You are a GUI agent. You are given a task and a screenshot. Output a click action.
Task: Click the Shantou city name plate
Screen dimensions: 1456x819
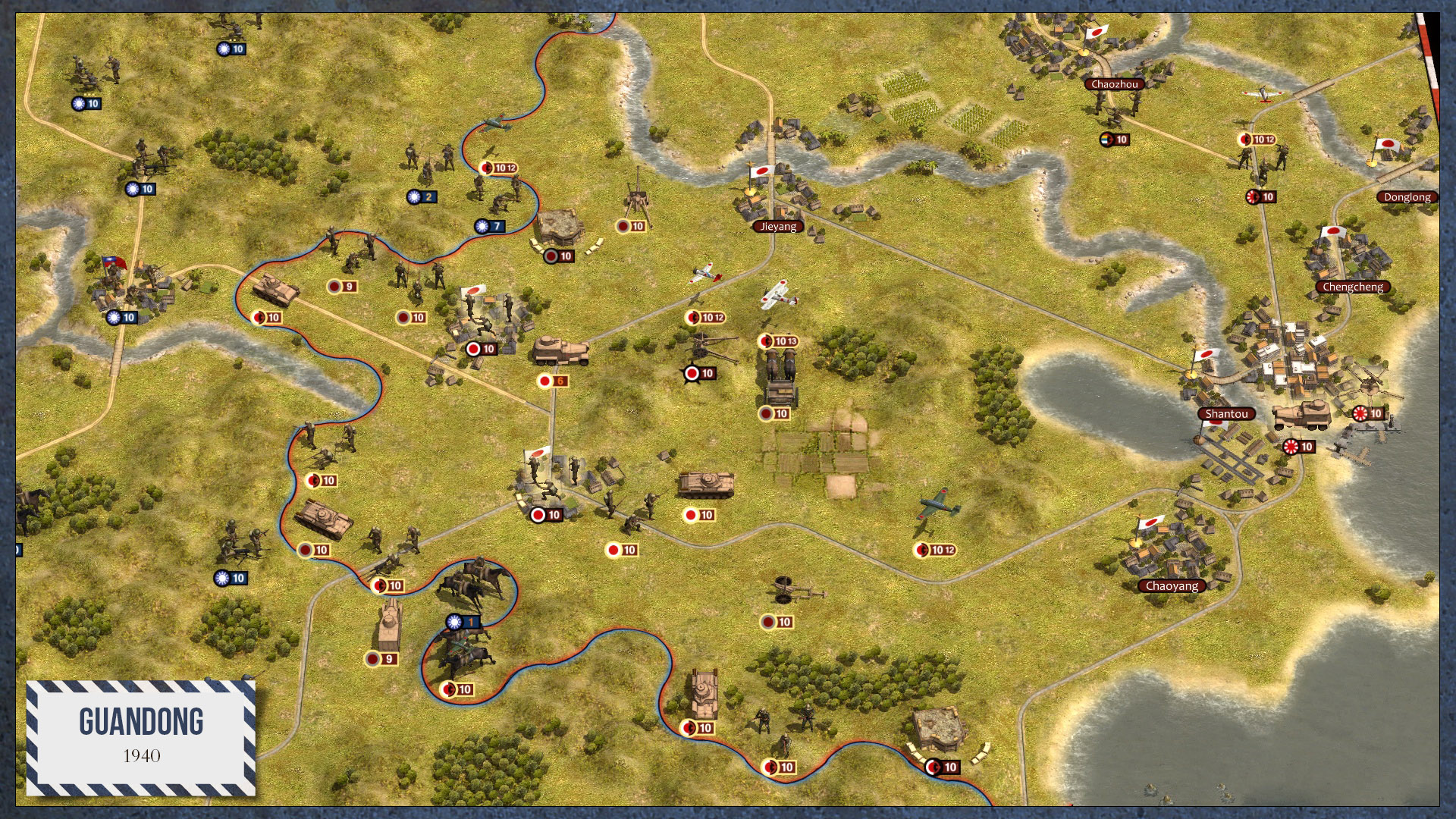click(x=1228, y=414)
